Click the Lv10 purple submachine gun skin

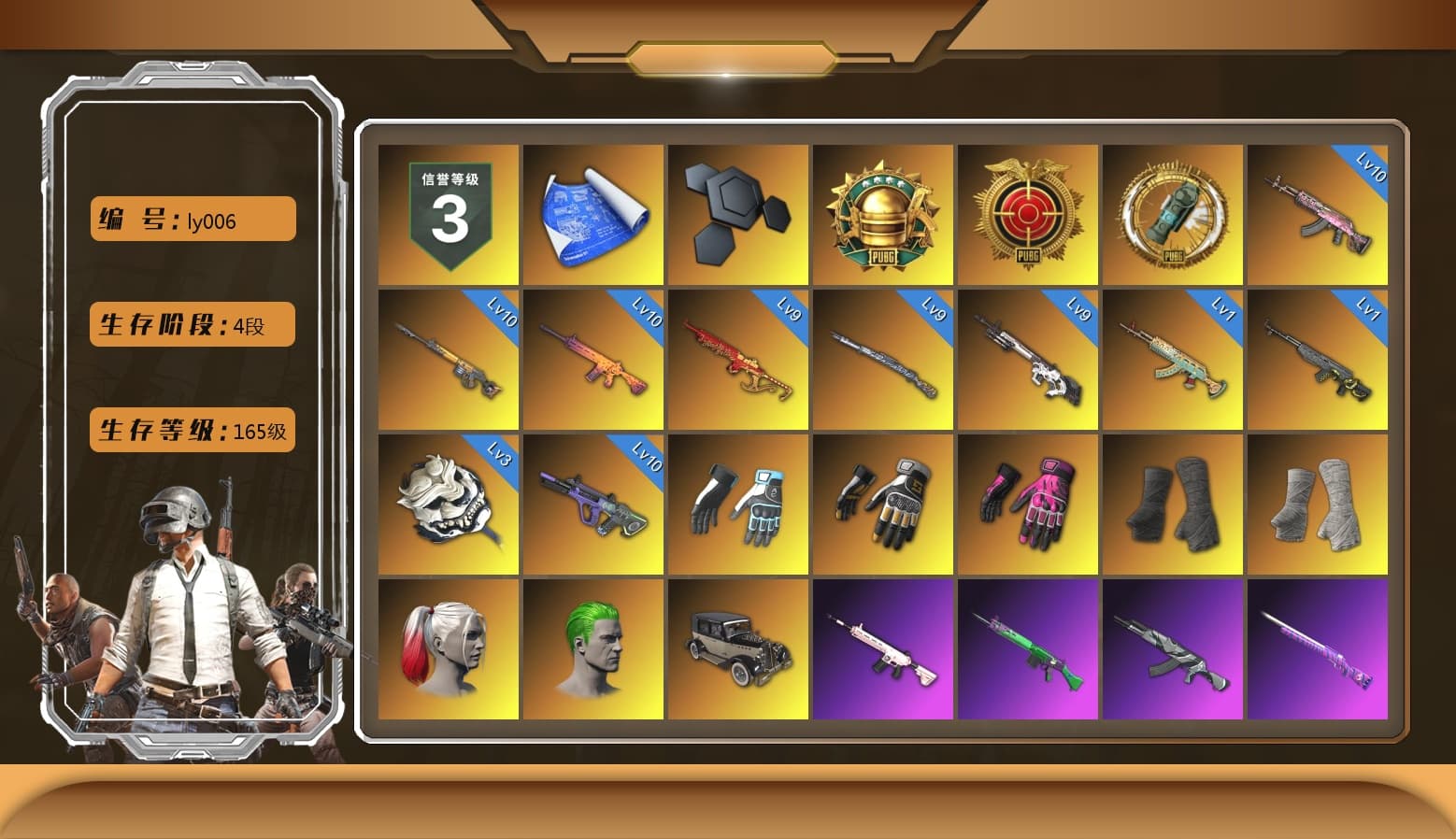[592, 505]
